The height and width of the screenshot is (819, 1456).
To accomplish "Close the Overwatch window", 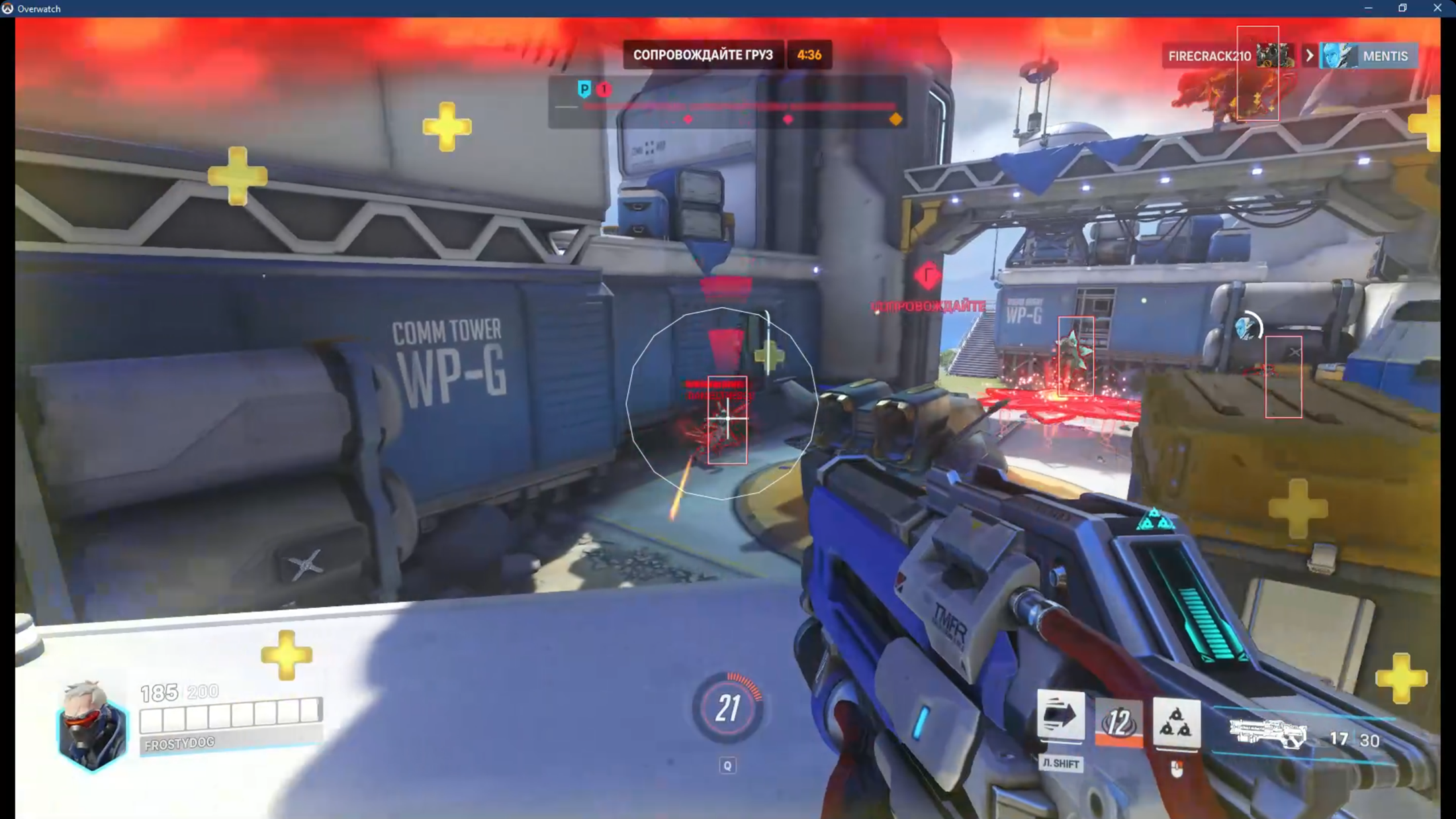I will click(x=1437, y=8).
